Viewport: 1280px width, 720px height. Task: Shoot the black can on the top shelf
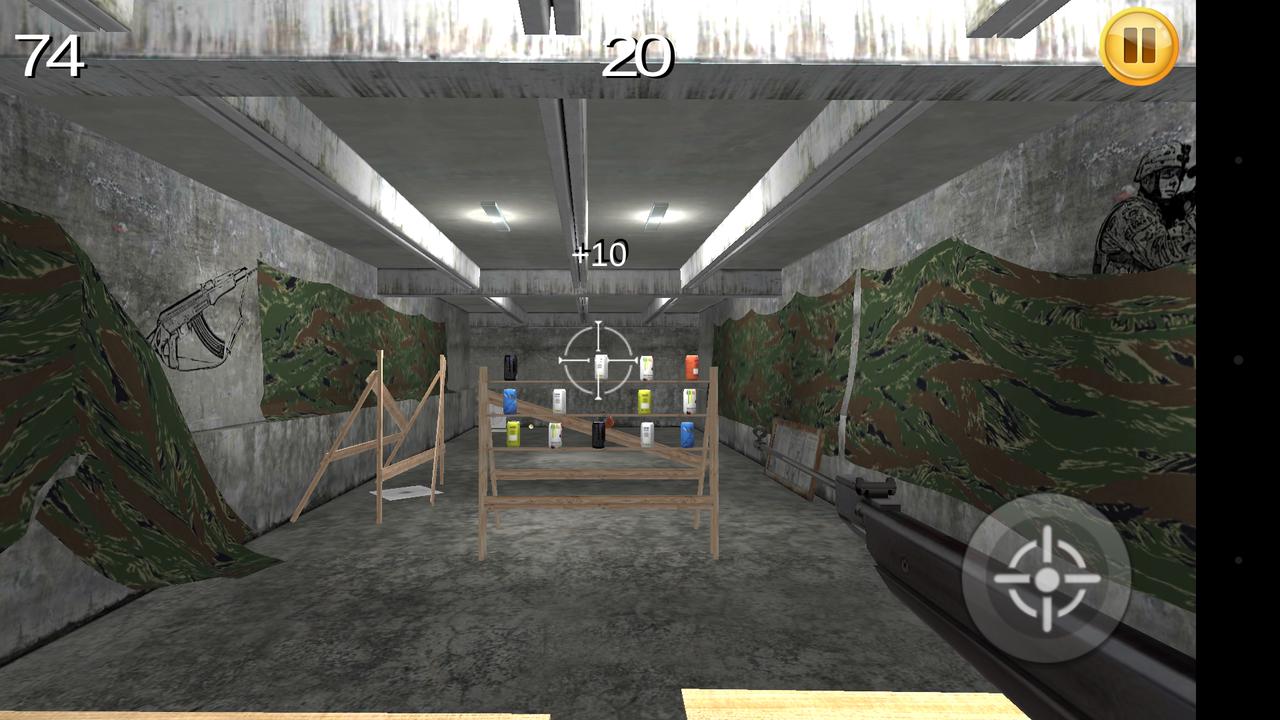(510, 366)
